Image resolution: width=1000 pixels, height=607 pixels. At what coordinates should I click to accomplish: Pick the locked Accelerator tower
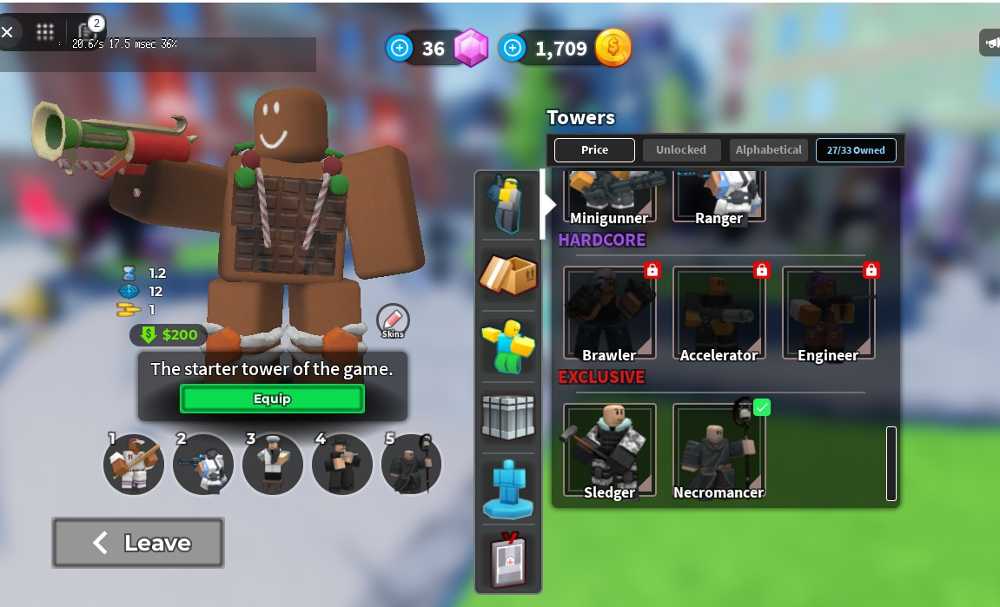(x=718, y=313)
